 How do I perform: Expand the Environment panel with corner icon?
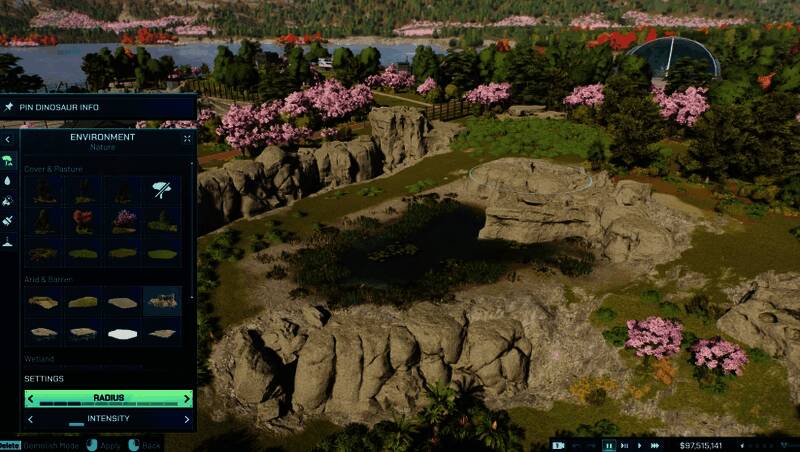pyautogui.click(x=187, y=139)
